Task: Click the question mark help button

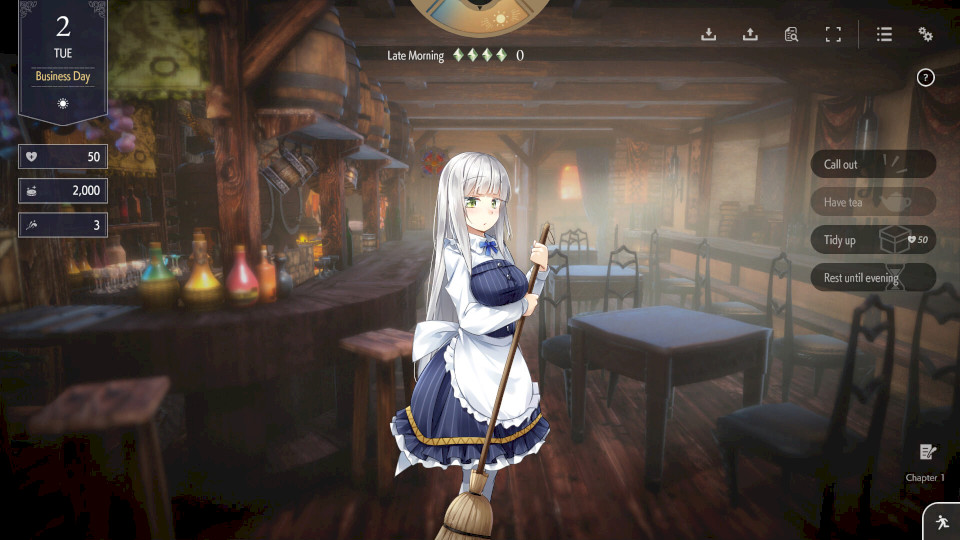Action: [926, 78]
